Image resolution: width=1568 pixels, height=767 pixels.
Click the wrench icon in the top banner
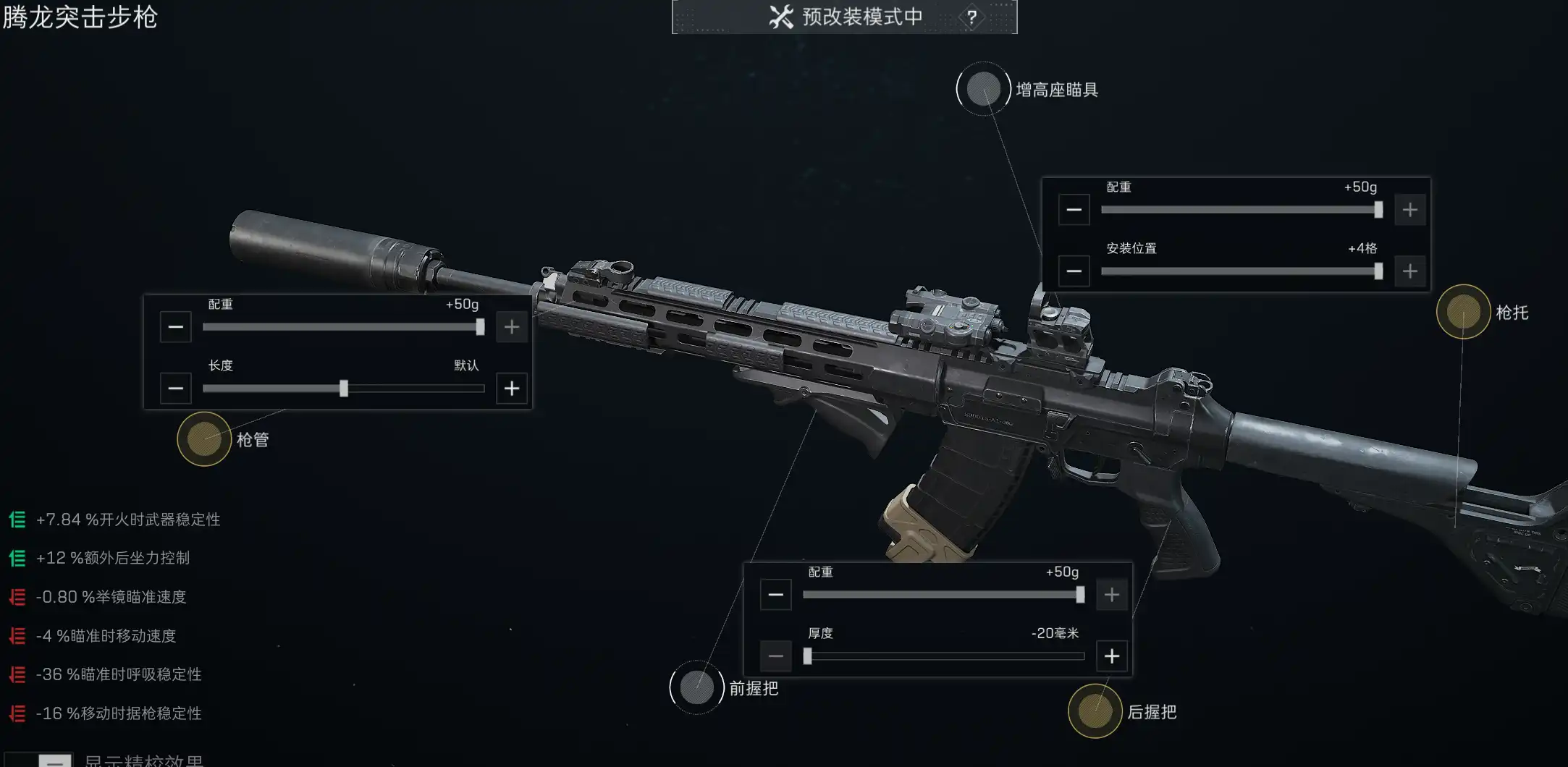[780, 17]
